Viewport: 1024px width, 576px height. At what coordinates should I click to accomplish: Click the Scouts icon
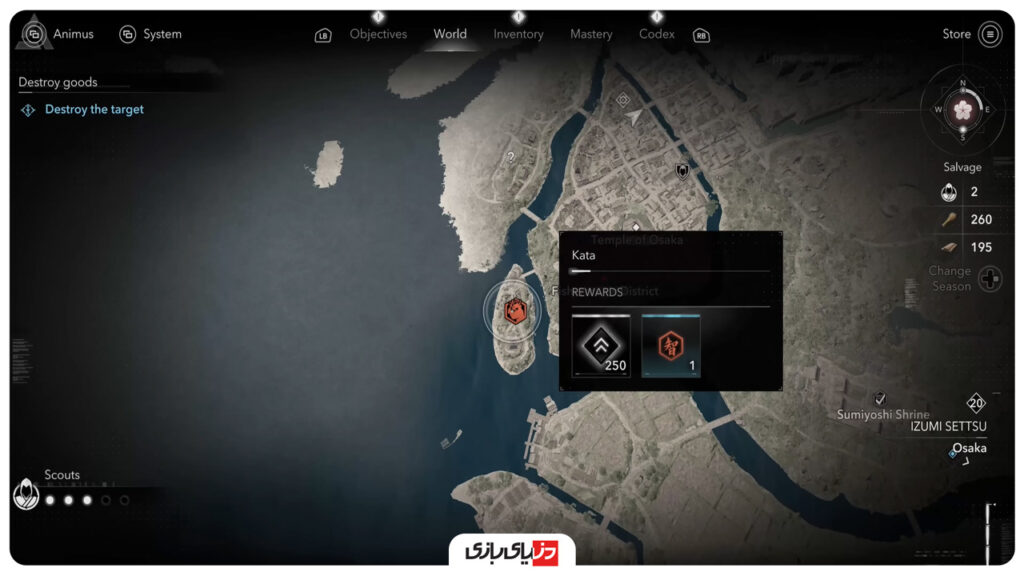26,493
